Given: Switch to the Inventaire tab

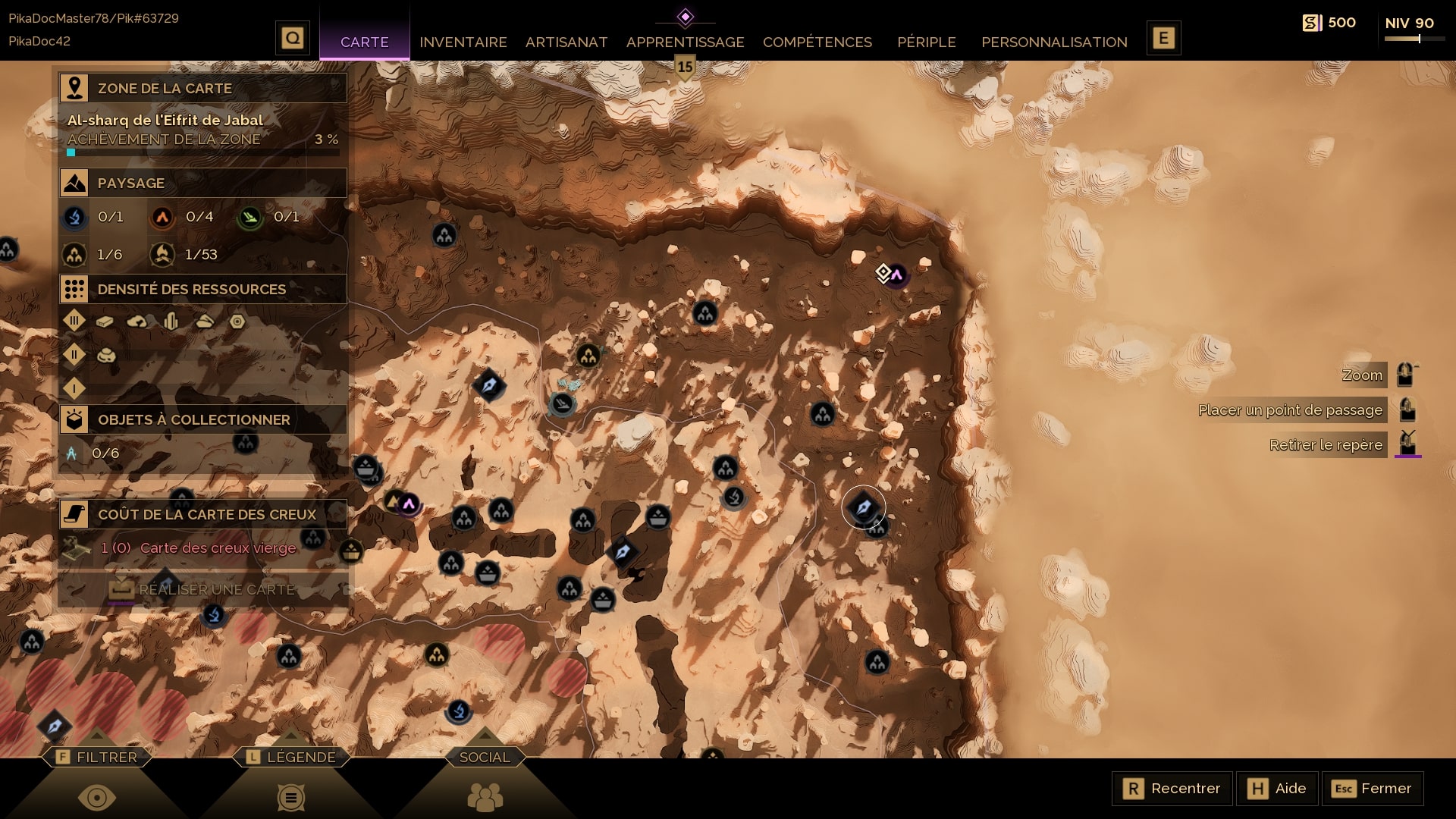Looking at the screenshot, I should coord(463,42).
